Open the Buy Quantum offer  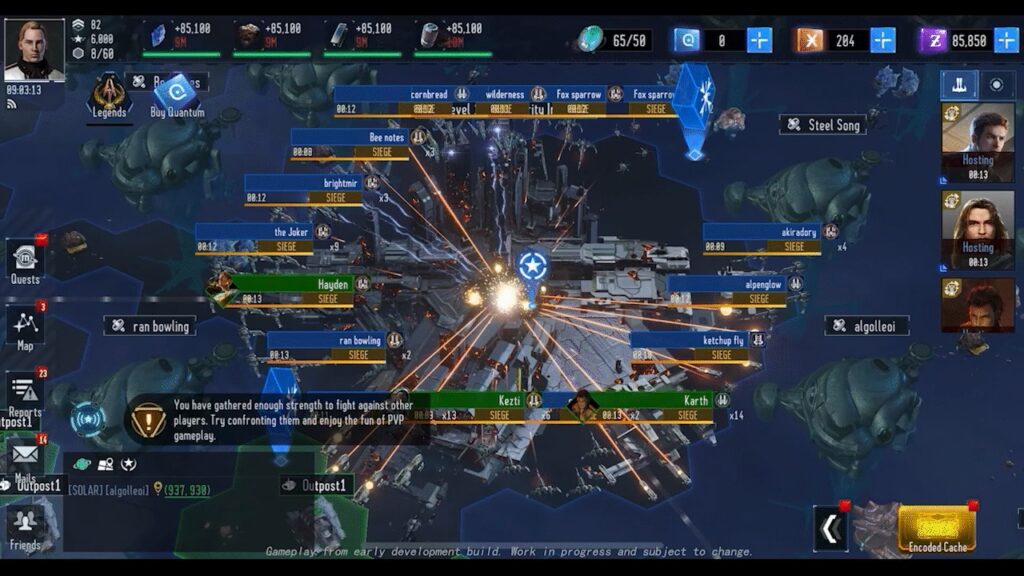click(177, 96)
